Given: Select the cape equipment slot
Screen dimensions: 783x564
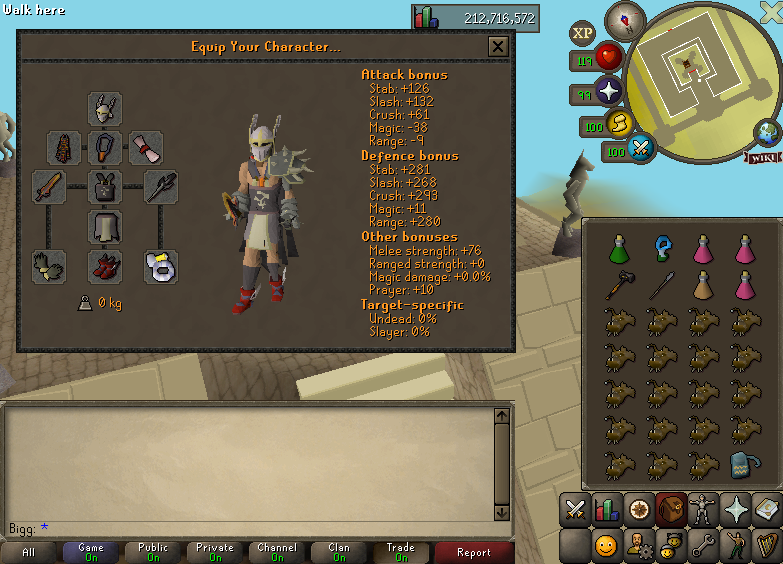Looking at the screenshot, I should click(x=64, y=148).
